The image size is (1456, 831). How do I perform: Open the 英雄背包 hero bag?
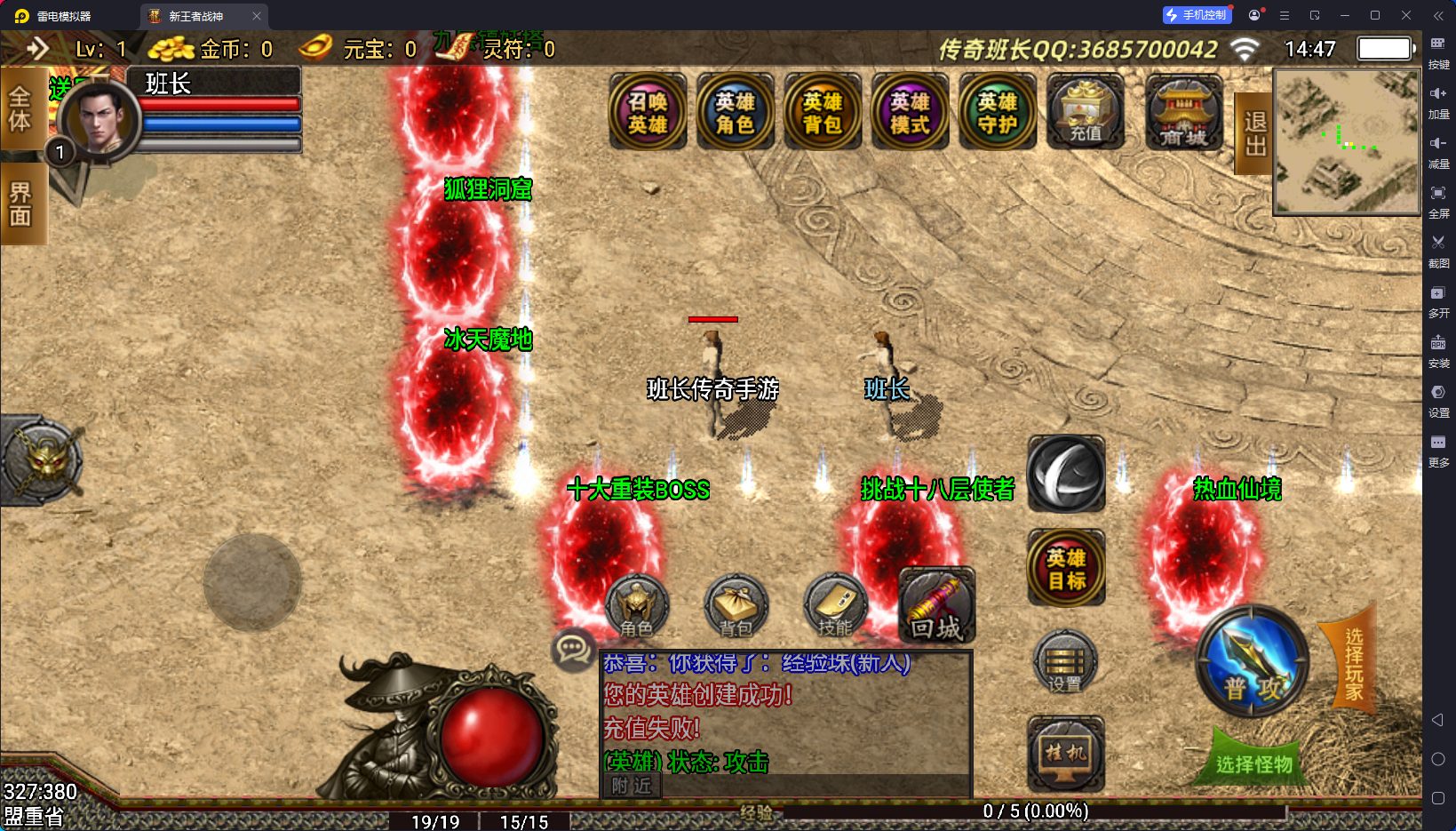tap(822, 113)
